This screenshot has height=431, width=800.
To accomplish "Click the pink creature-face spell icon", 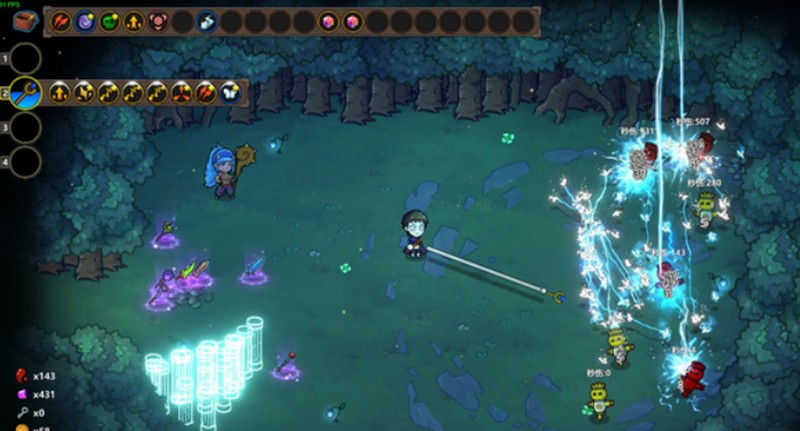I will [x=157, y=21].
